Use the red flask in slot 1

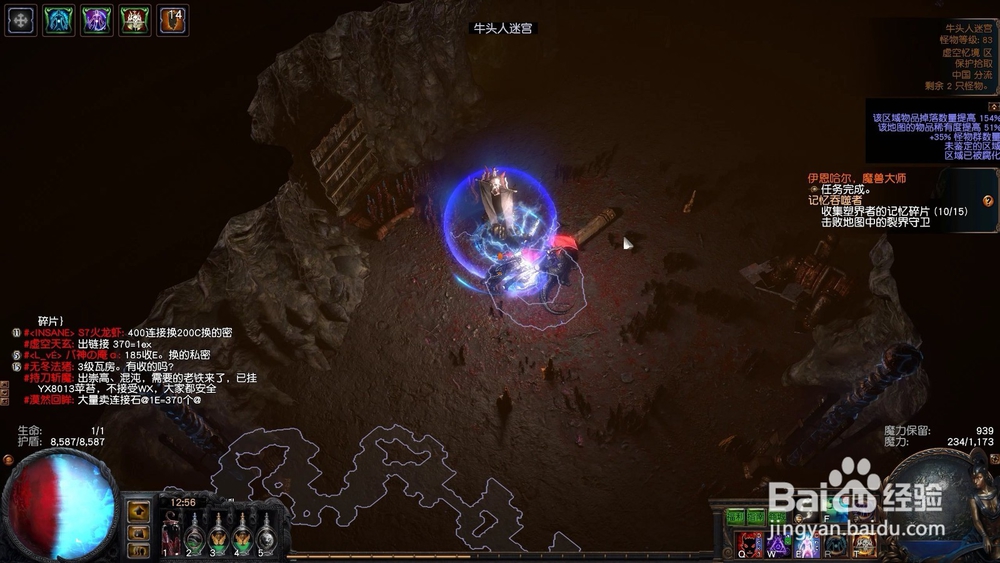point(170,536)
